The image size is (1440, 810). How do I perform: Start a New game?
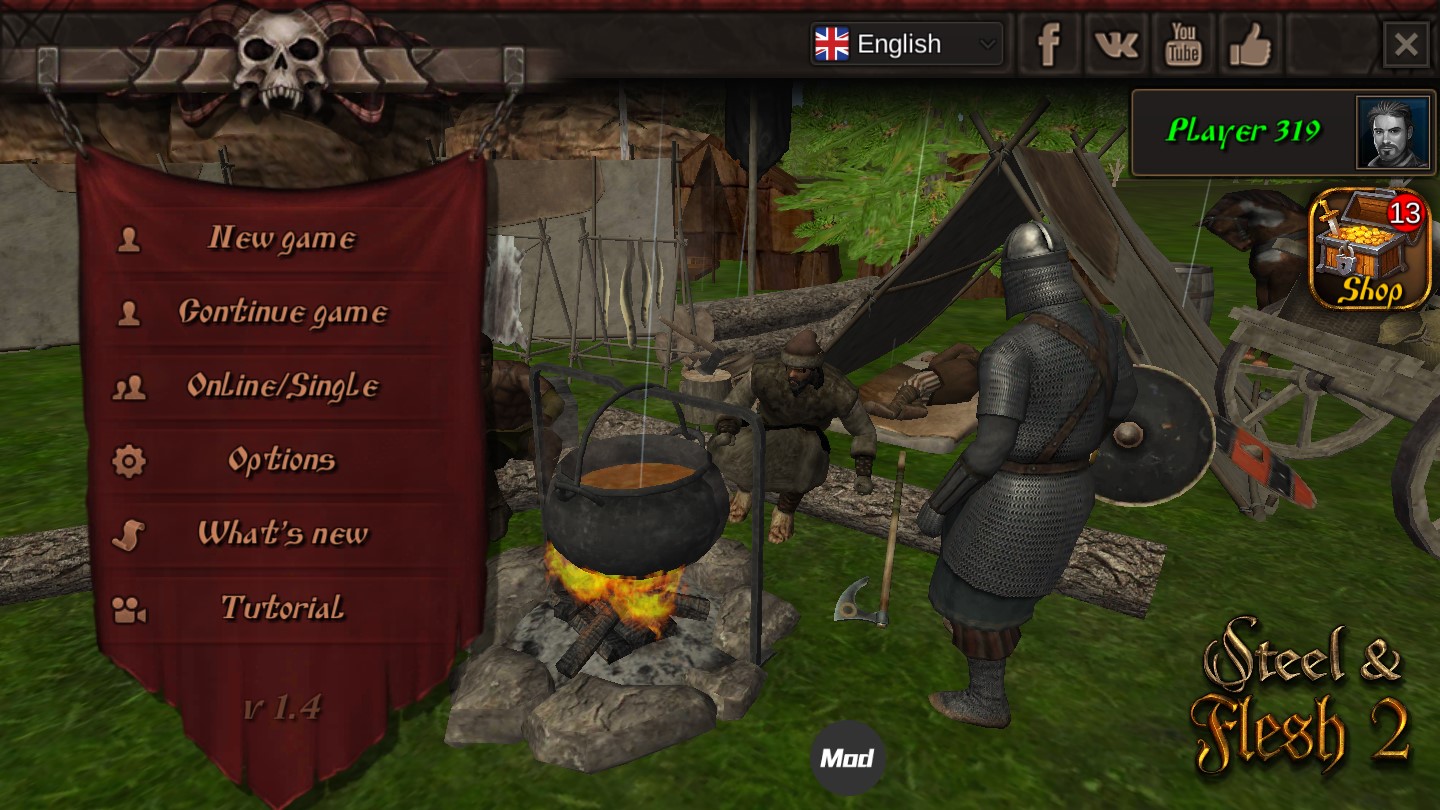pos(281,239)
